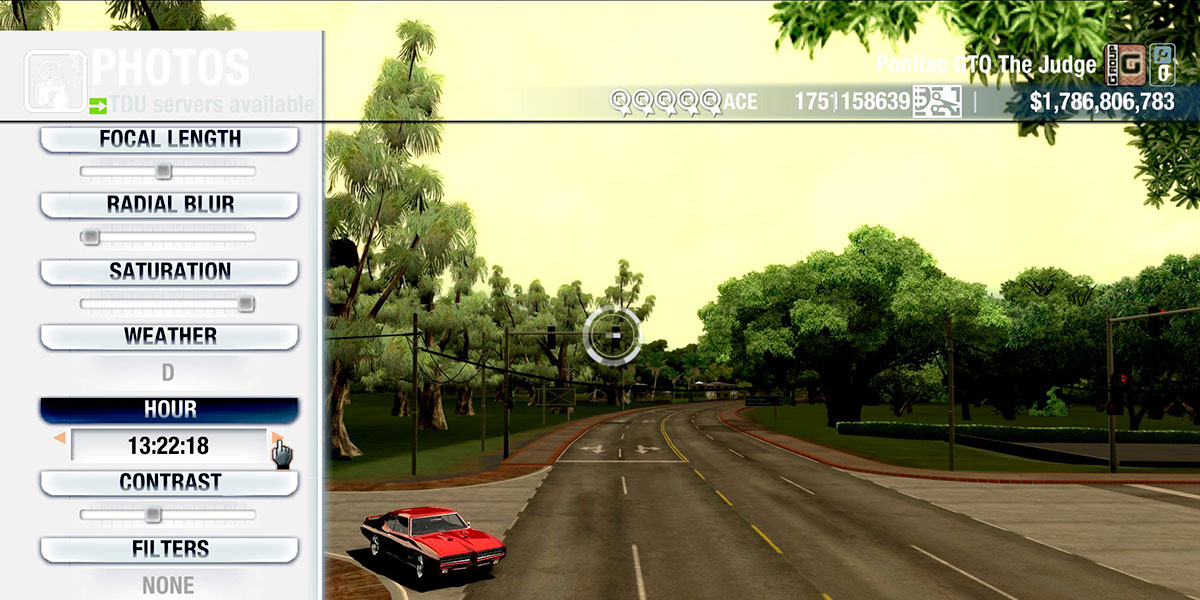Viewport: 1200px width, 600px height.
Task: Choose the Saturation setting
Action: click(169, 271)
